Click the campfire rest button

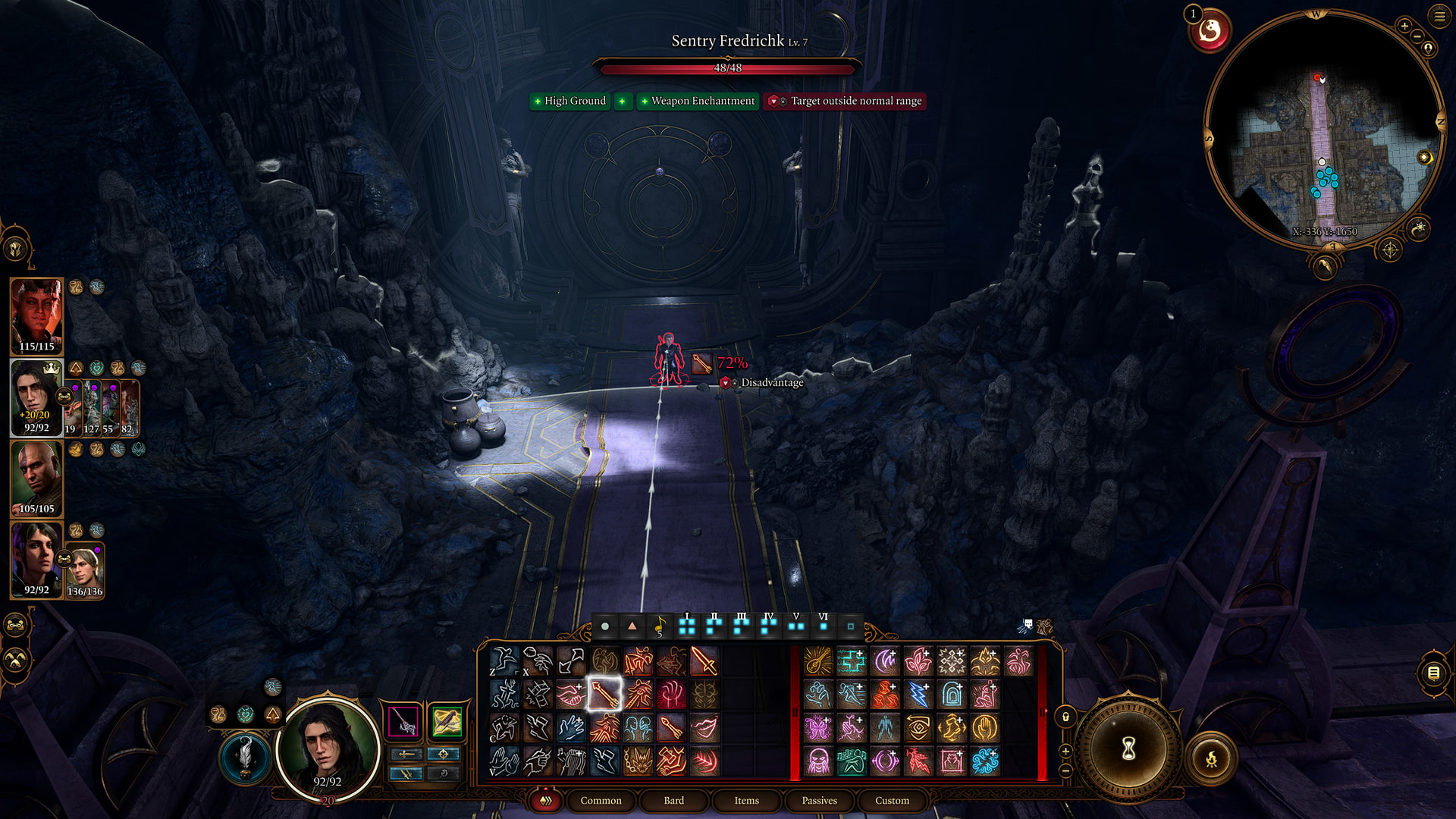click(x=1211, y=758)
